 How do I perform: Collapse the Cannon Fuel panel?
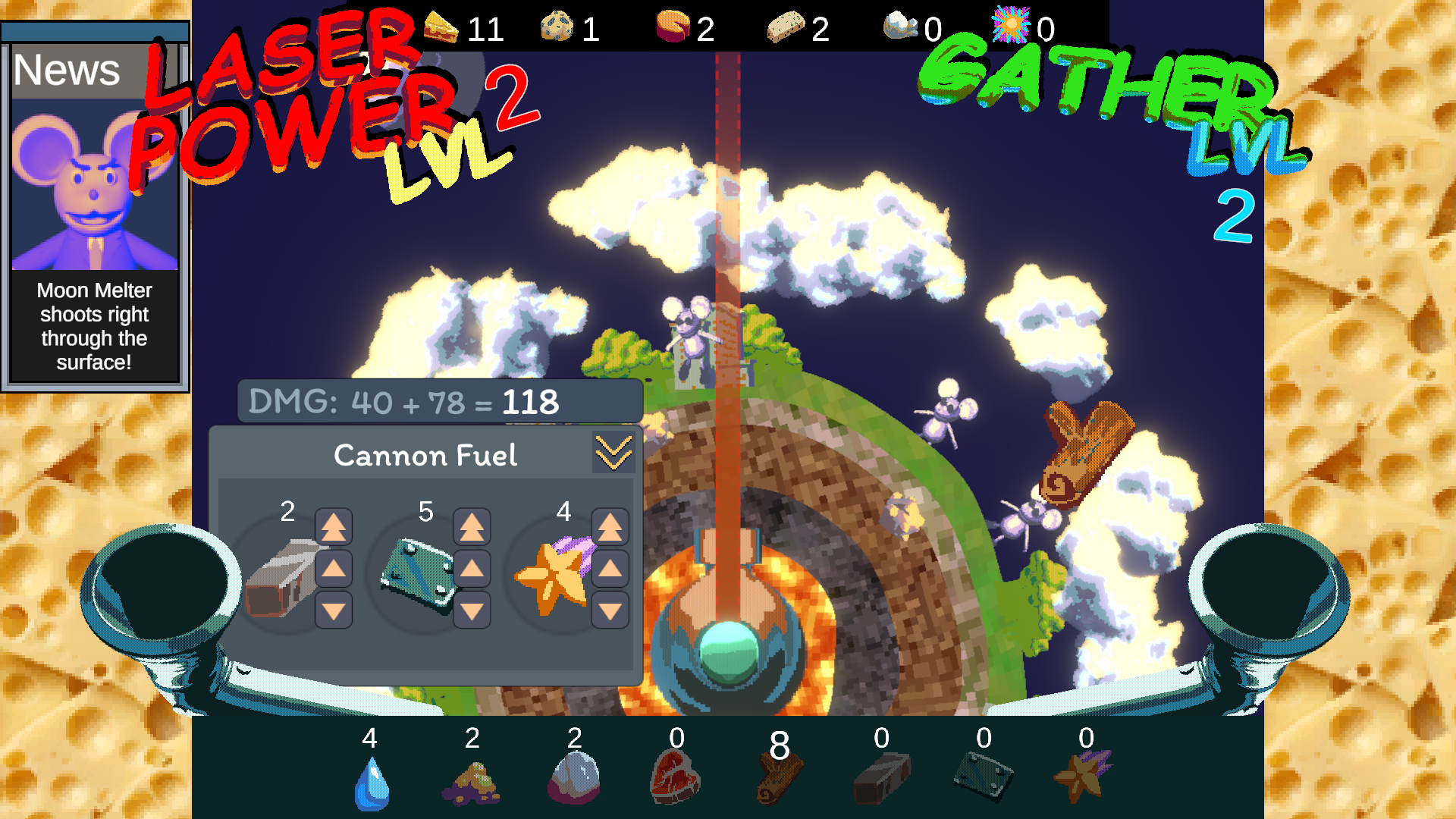pyautogui.click(x=615, y=453)
